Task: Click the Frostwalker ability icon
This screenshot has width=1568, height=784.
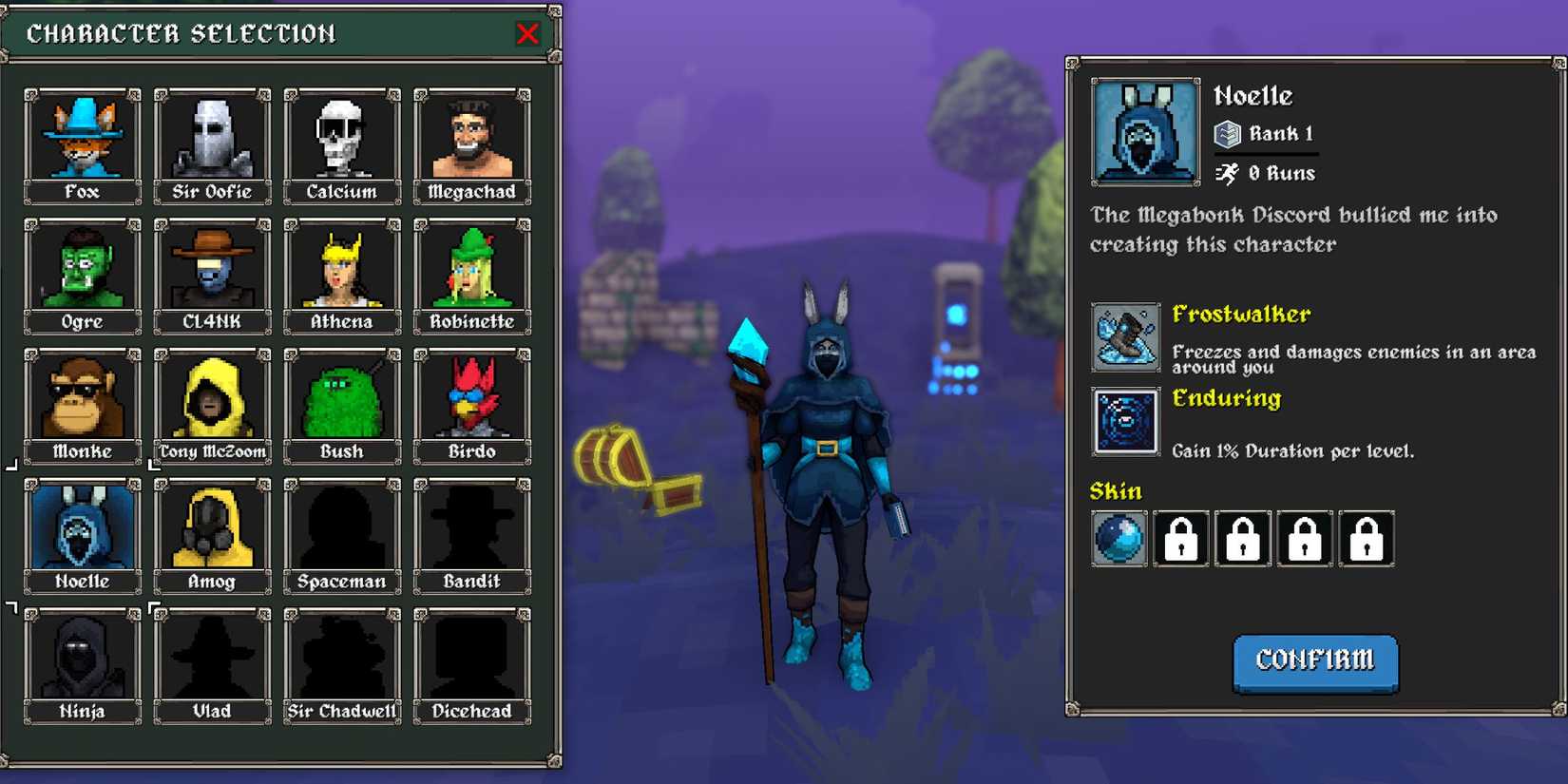Action: (x=1125, y=336)
